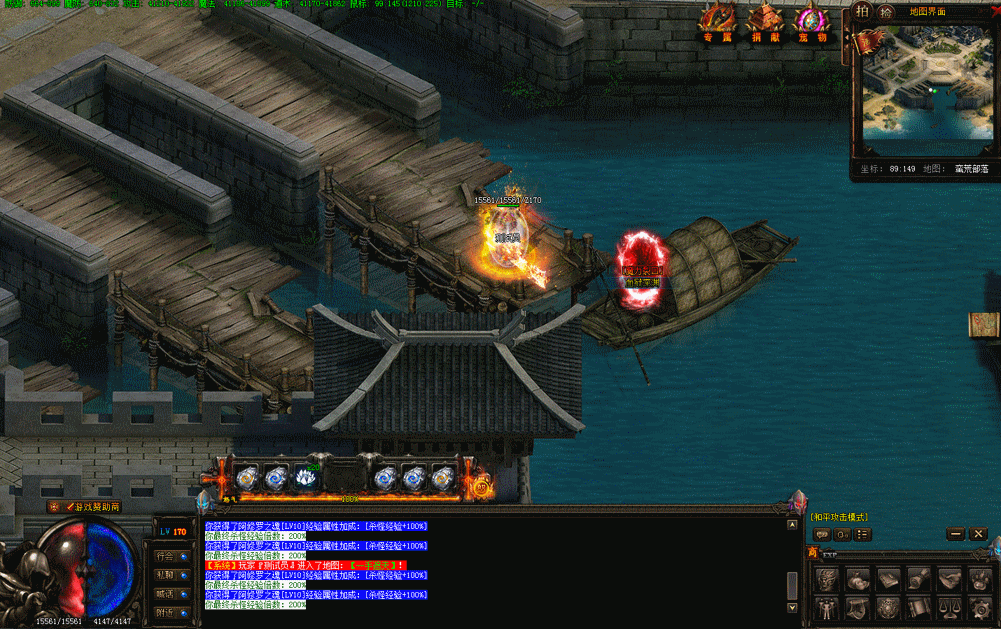
Task: Close the panel with the X button
Action: pyautogui.click(x=979, y=535)
